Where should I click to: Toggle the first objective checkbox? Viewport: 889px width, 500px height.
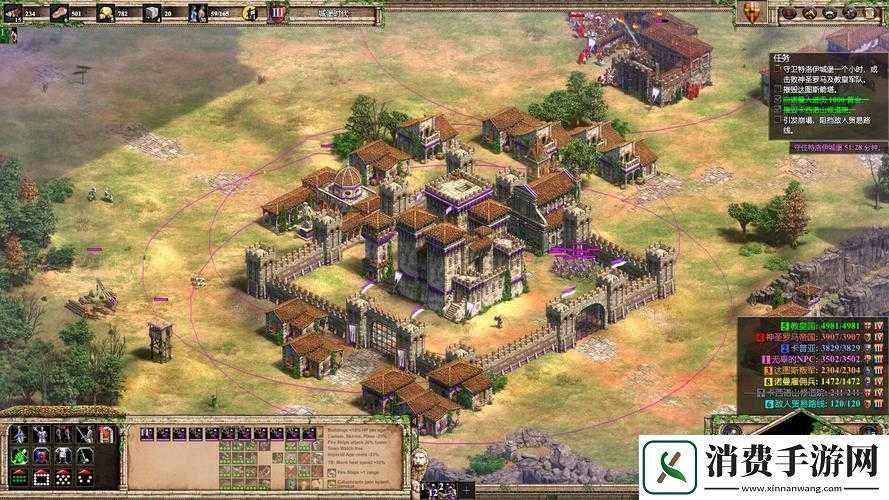778,69
